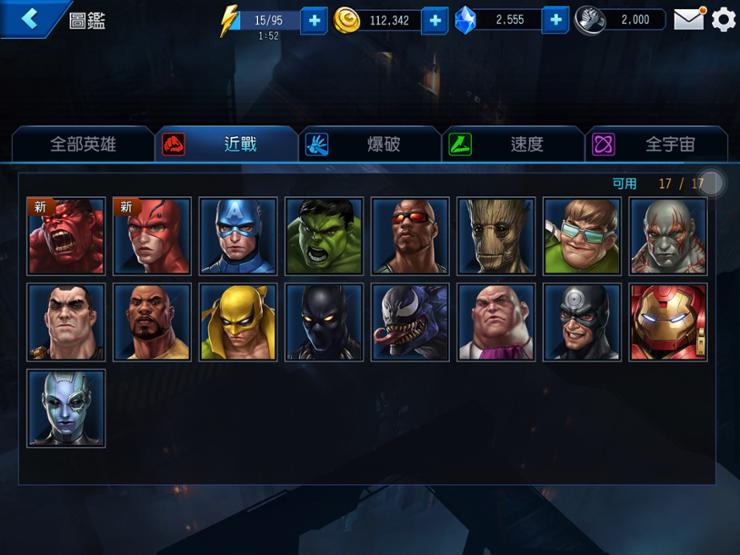Add more energy with the plus button
The height and width of the screenshot is (555, 740).
[314, 20]
